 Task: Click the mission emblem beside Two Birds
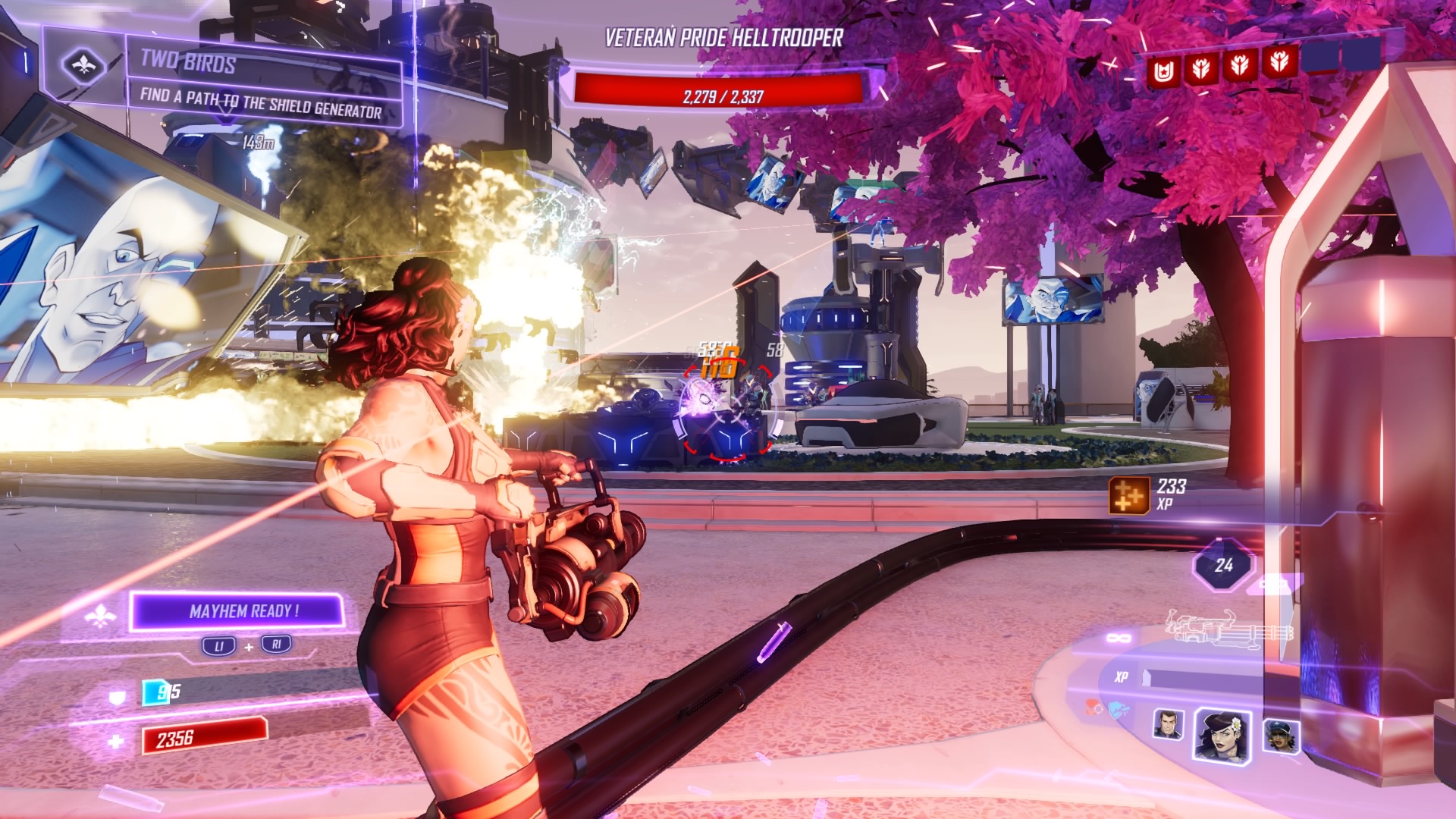83,65
